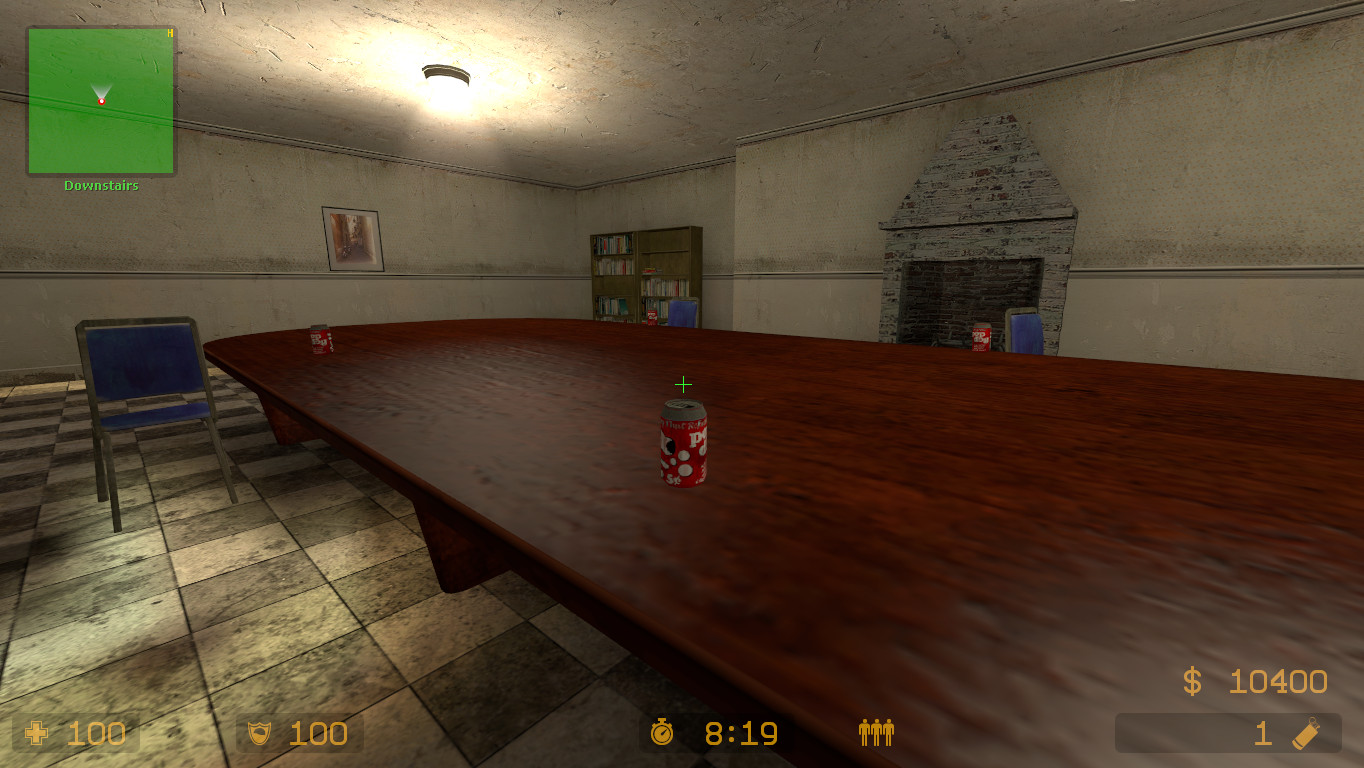The width and height of the screenshot is (1364, 768).
Task: Click the Downstairs location label
Action: point(100,184)
